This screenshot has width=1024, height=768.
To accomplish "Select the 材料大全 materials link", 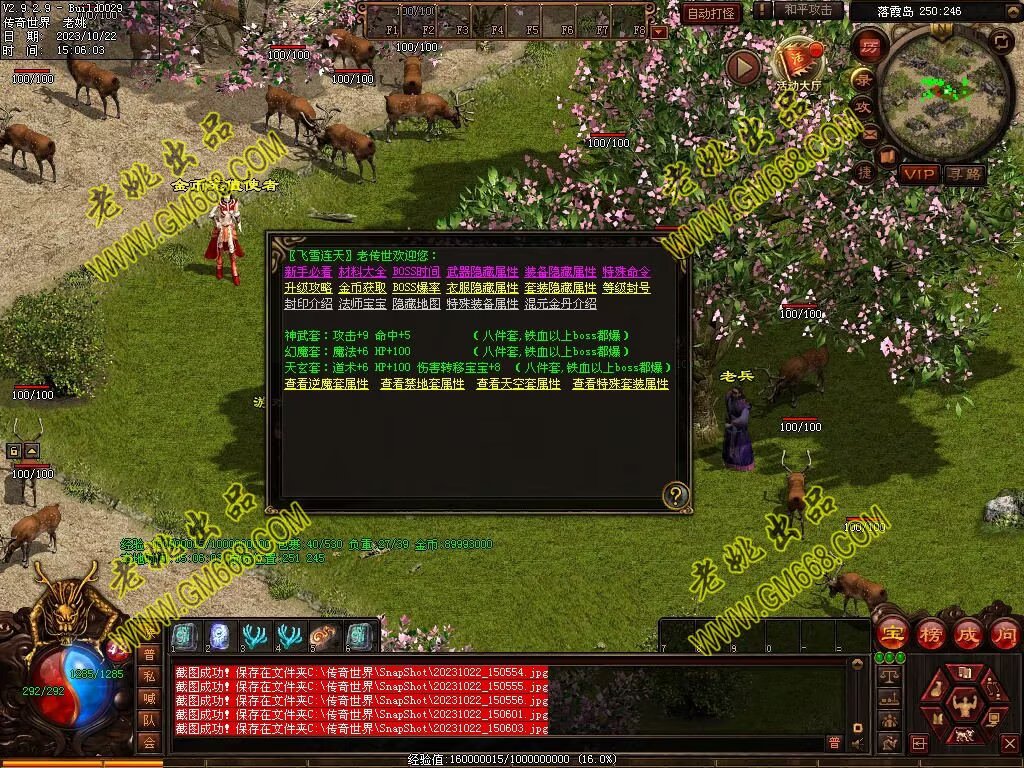I will 362,272.
